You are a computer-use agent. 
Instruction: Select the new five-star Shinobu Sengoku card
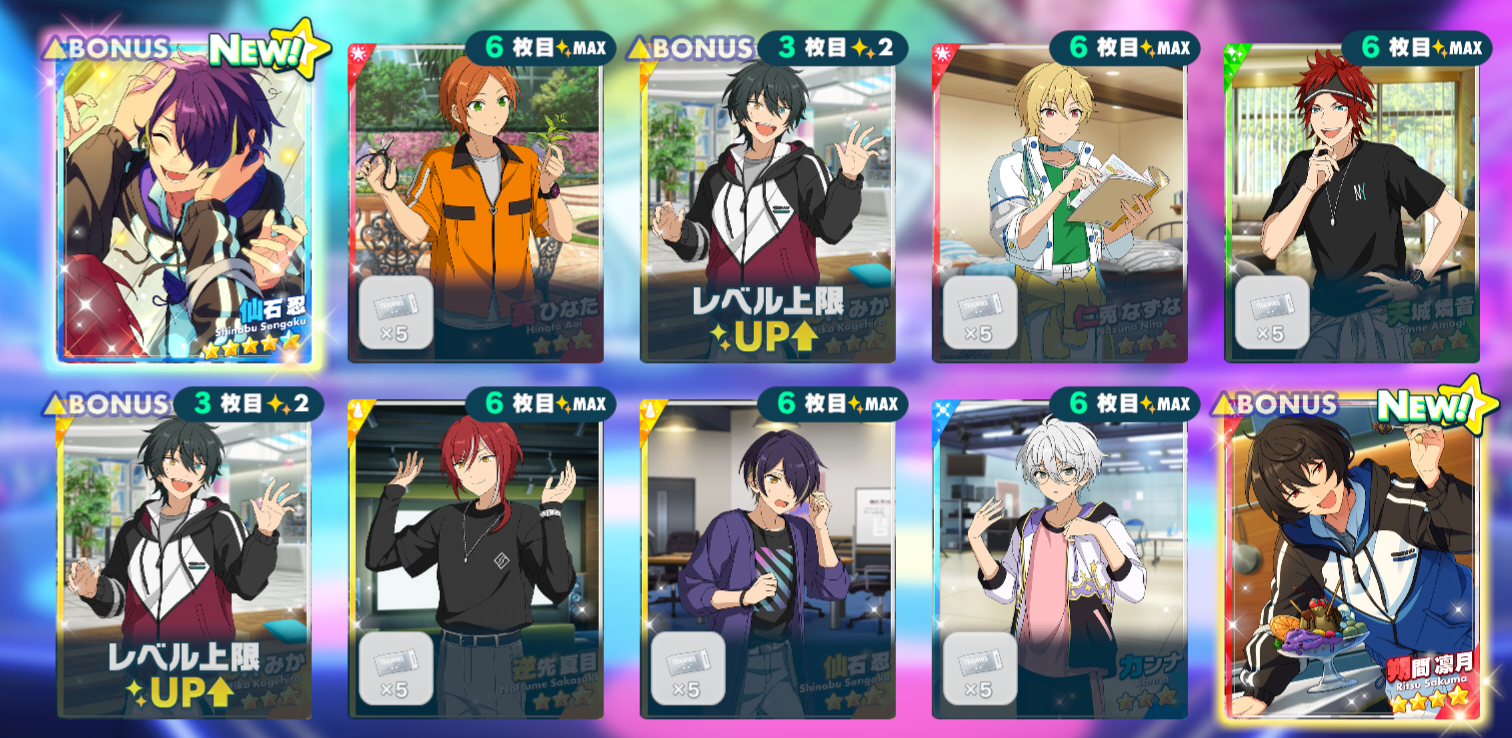tap(186, 200)
